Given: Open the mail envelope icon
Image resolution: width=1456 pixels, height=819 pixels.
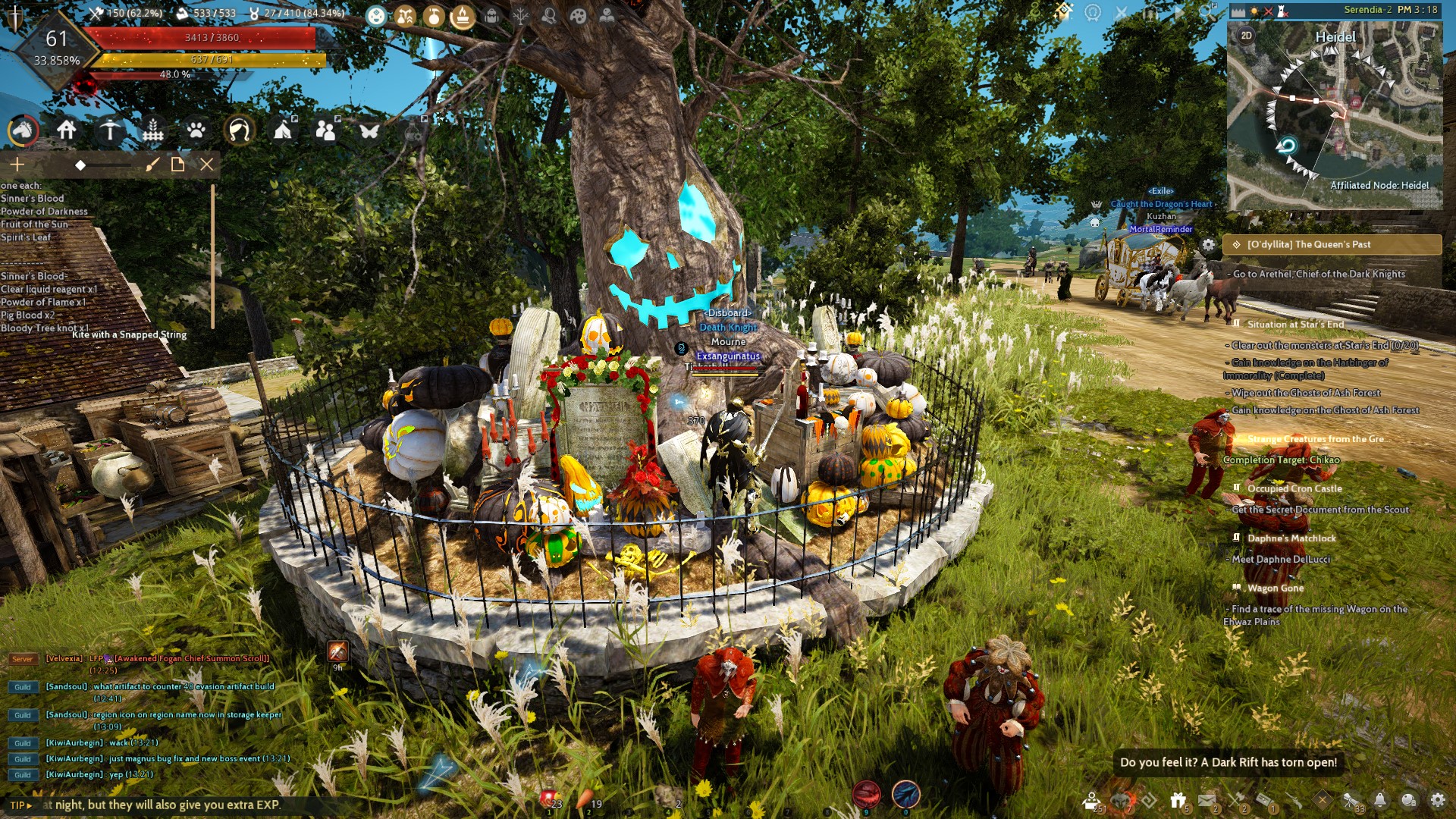Looking at the screenshot, I should tap(1207, 800).
